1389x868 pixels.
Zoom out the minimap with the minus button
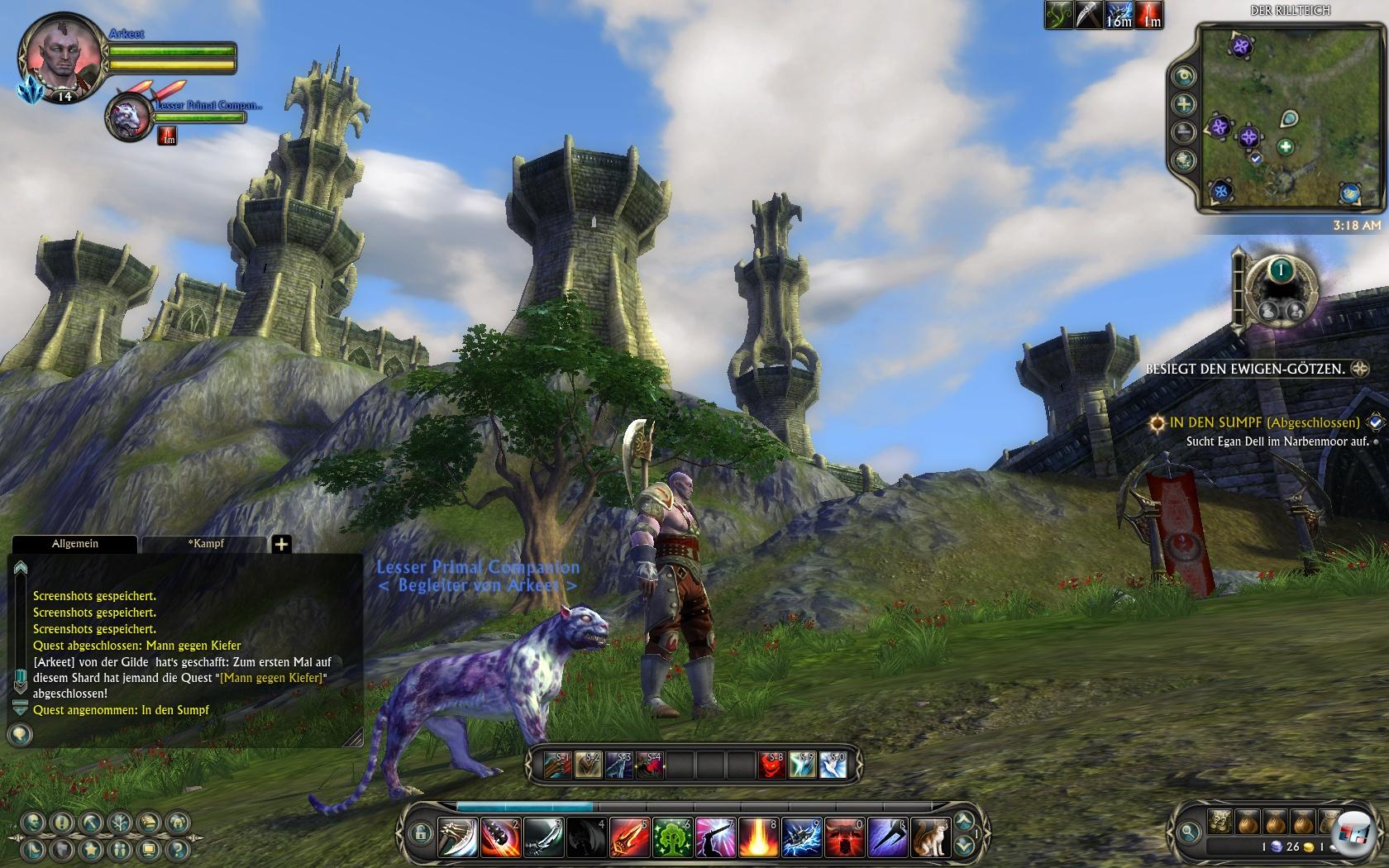(x=1185, y=131)
